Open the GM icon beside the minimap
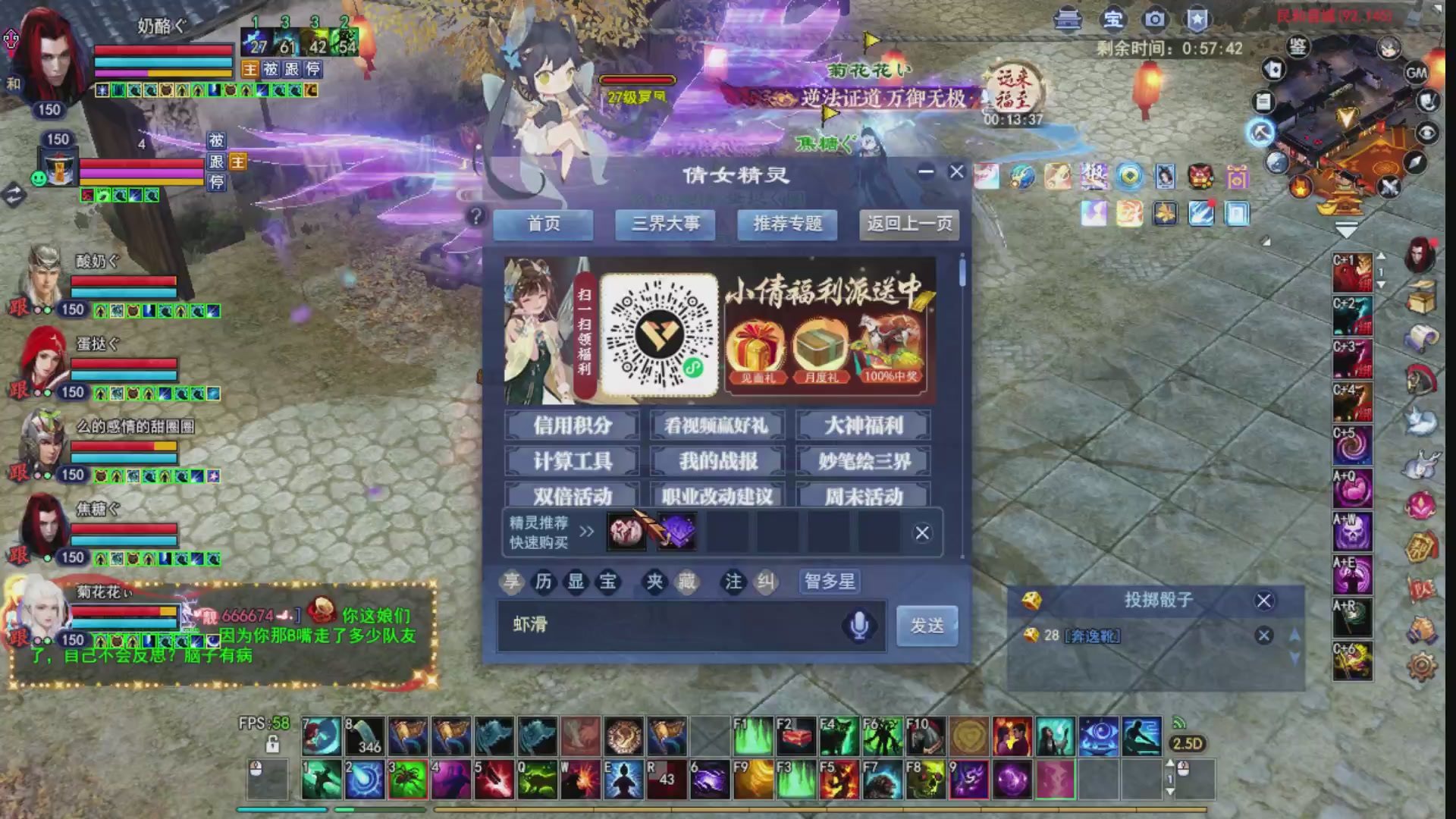The width and height of the screenshot is (1456, 819). (x=1417, y=74)
